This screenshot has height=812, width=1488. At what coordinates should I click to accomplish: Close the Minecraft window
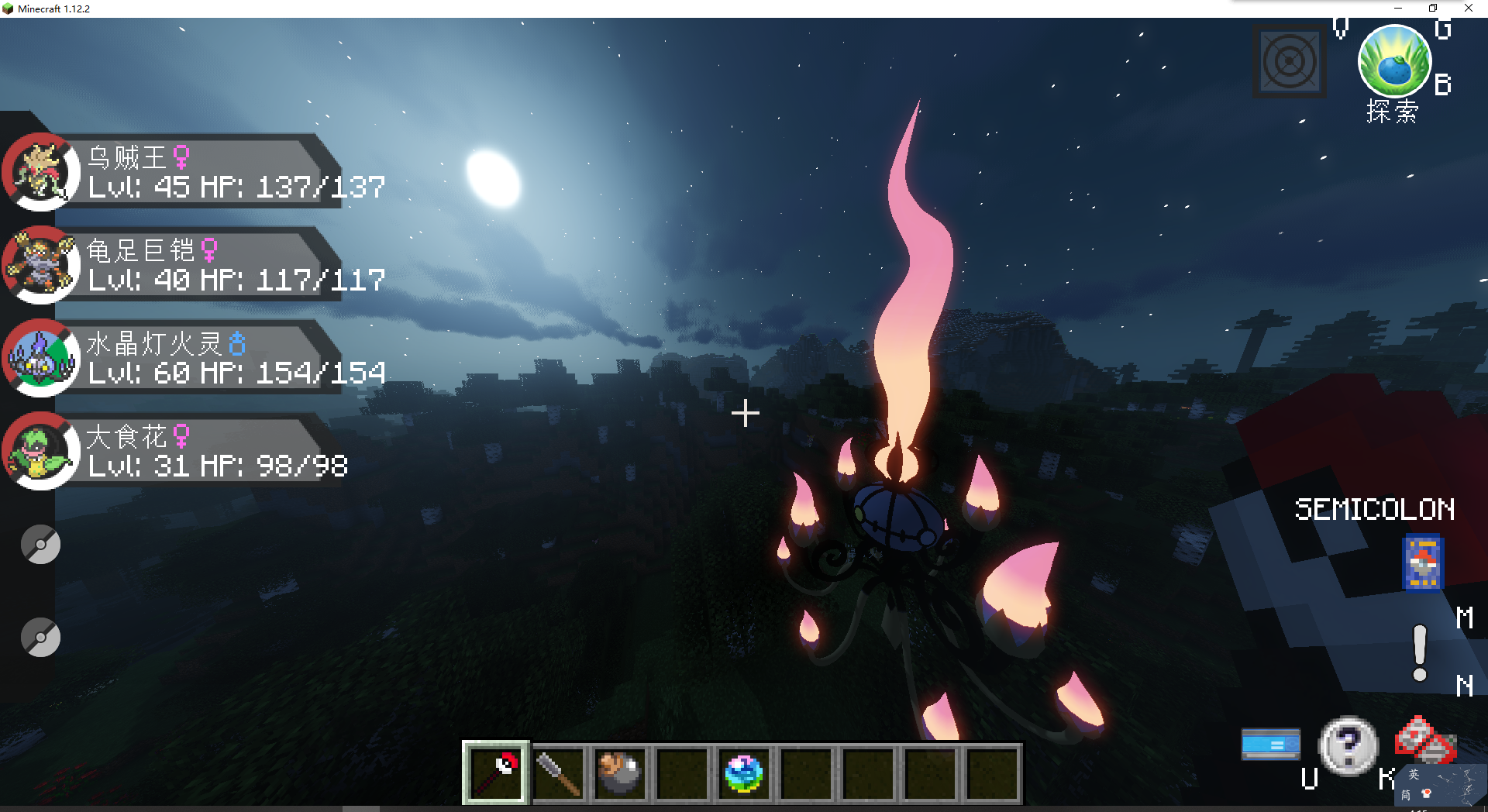(1469, 9)
